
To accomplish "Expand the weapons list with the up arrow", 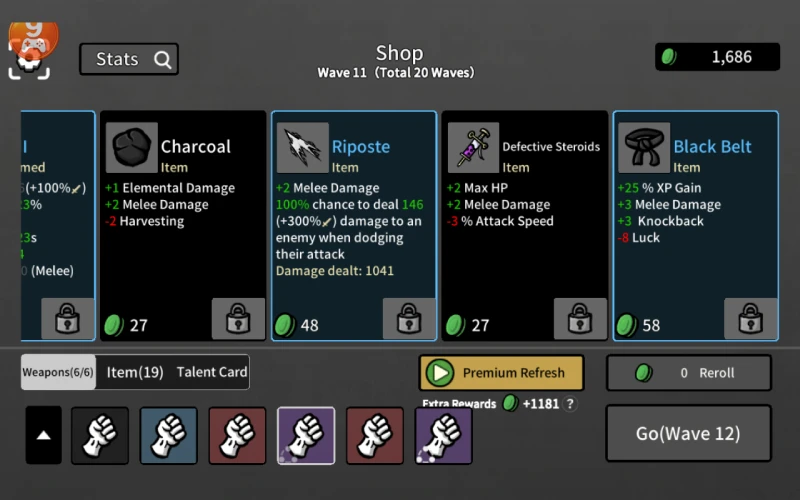I will pyautogui.click(x=43, y=435).
